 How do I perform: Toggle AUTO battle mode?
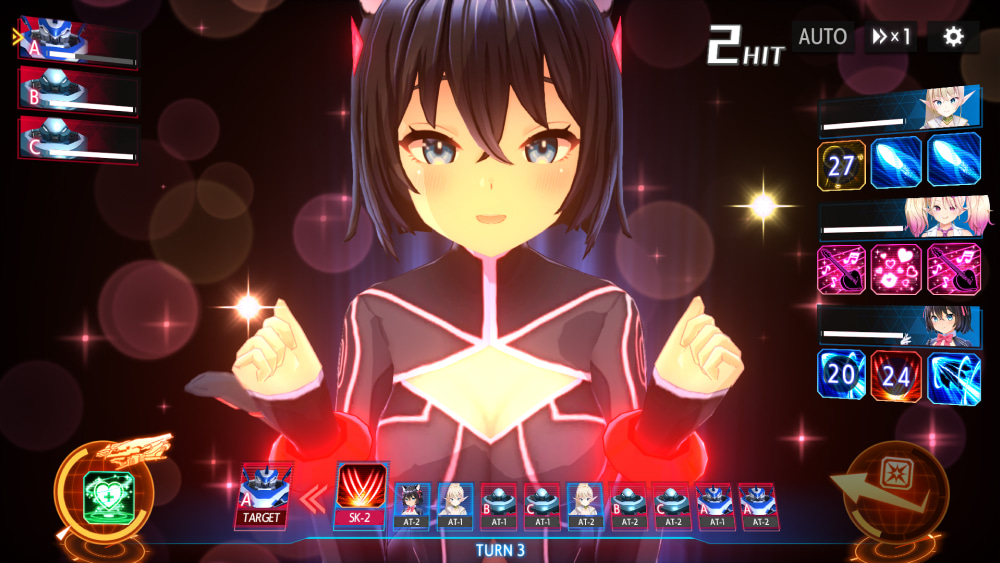(822, 37)
